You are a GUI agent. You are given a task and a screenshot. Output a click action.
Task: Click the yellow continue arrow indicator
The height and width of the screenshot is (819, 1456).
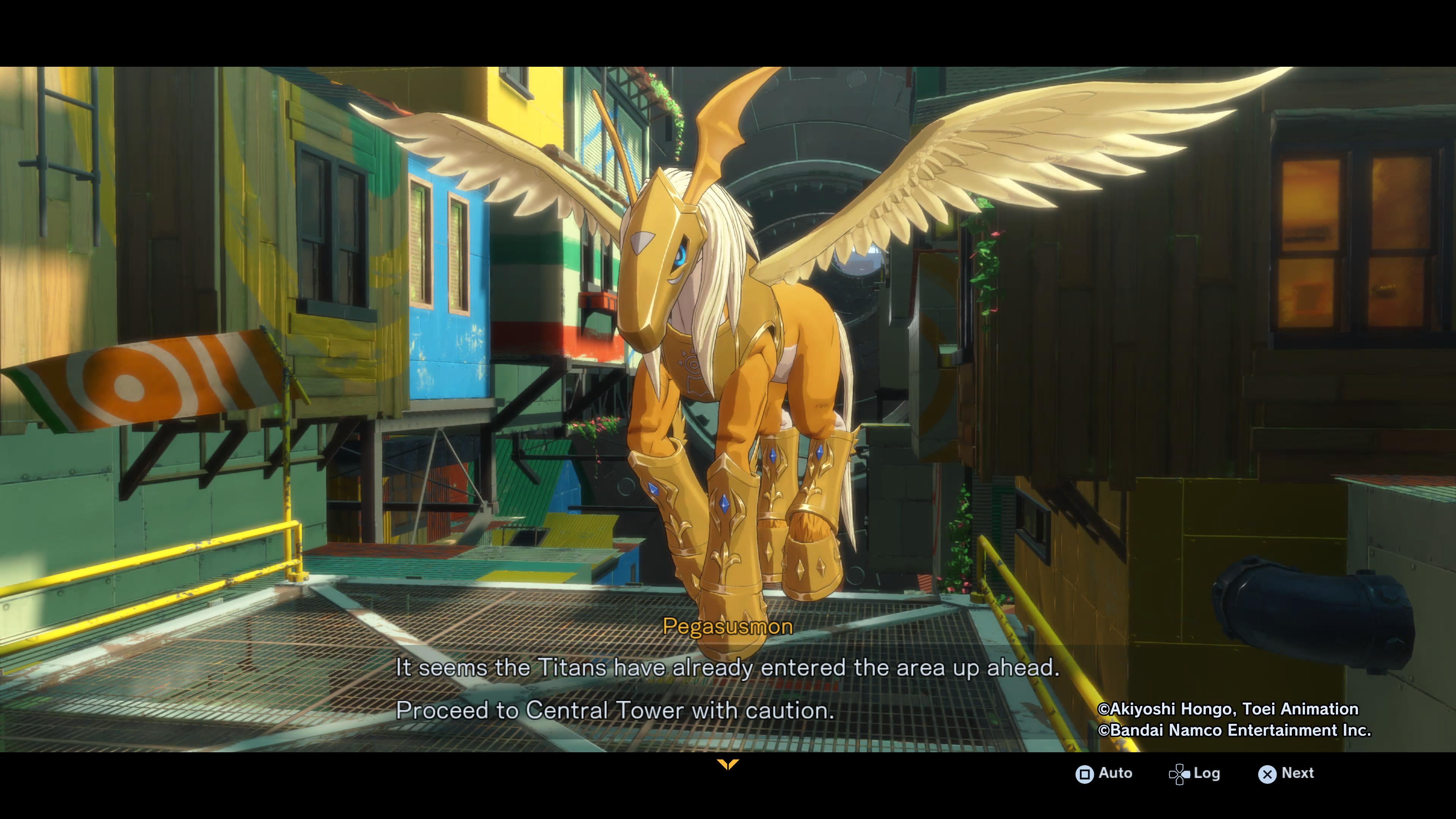728,764
